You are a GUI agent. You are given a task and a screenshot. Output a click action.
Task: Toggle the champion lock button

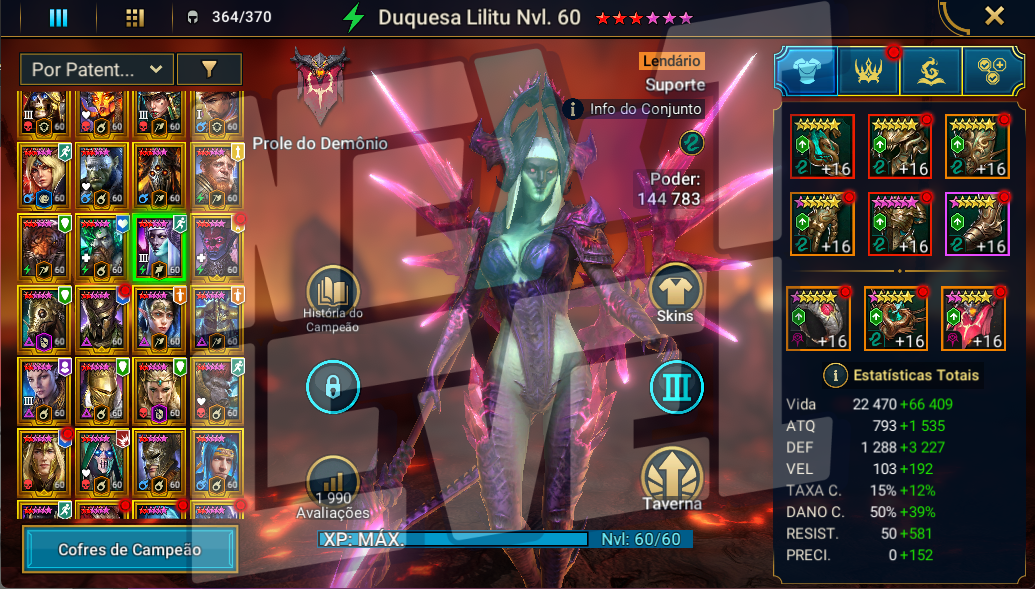point(332,387)
